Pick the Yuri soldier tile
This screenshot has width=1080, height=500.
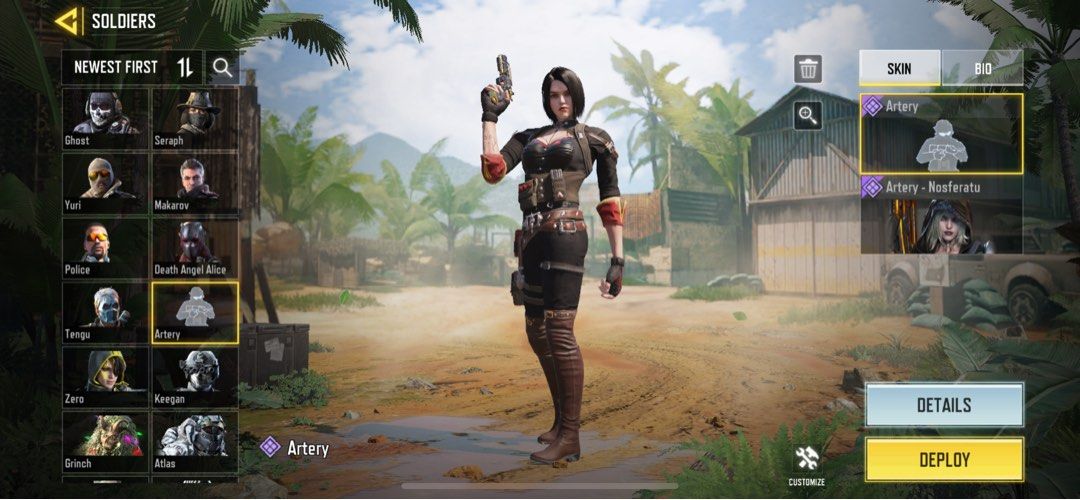coord(105,183)
